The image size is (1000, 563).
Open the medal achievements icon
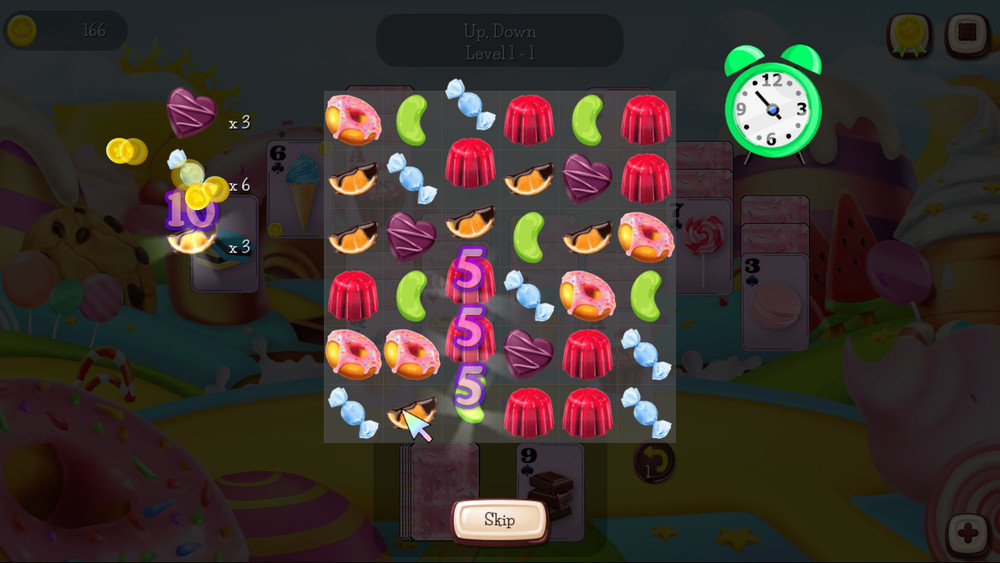click(909, 34)
